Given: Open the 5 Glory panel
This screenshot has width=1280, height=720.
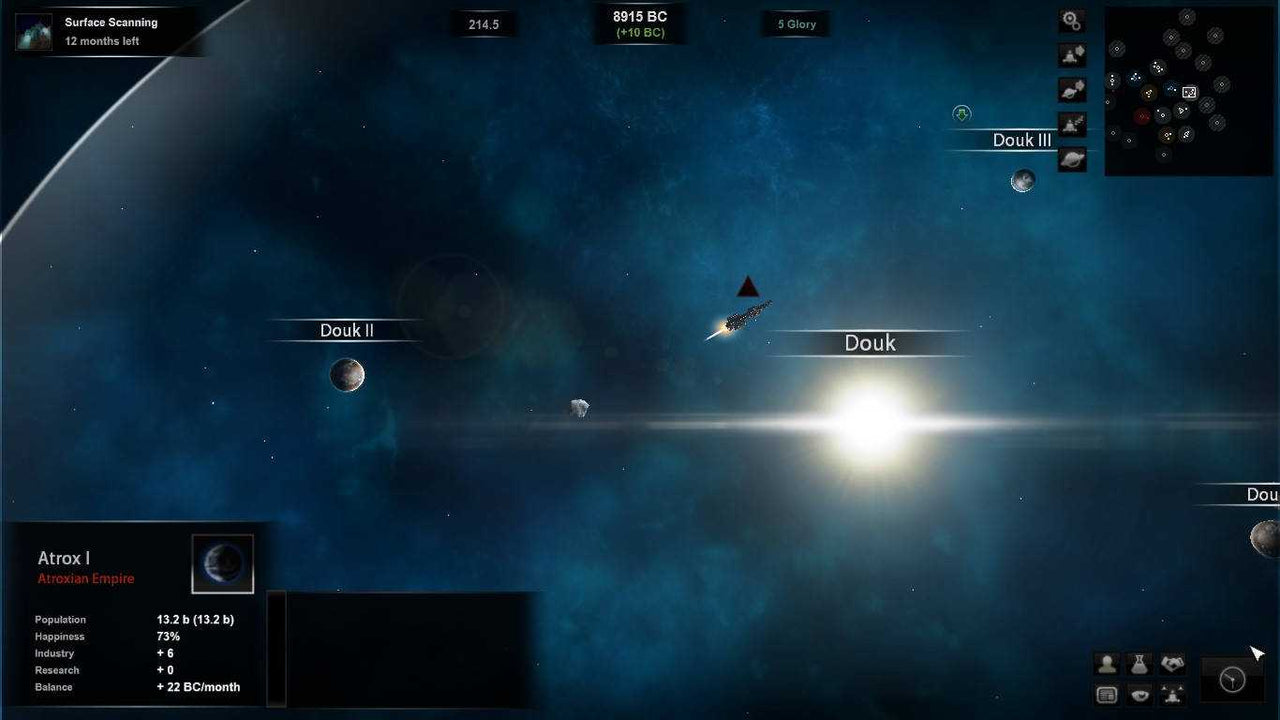Looking at the screenshot, I should point(795,23).
